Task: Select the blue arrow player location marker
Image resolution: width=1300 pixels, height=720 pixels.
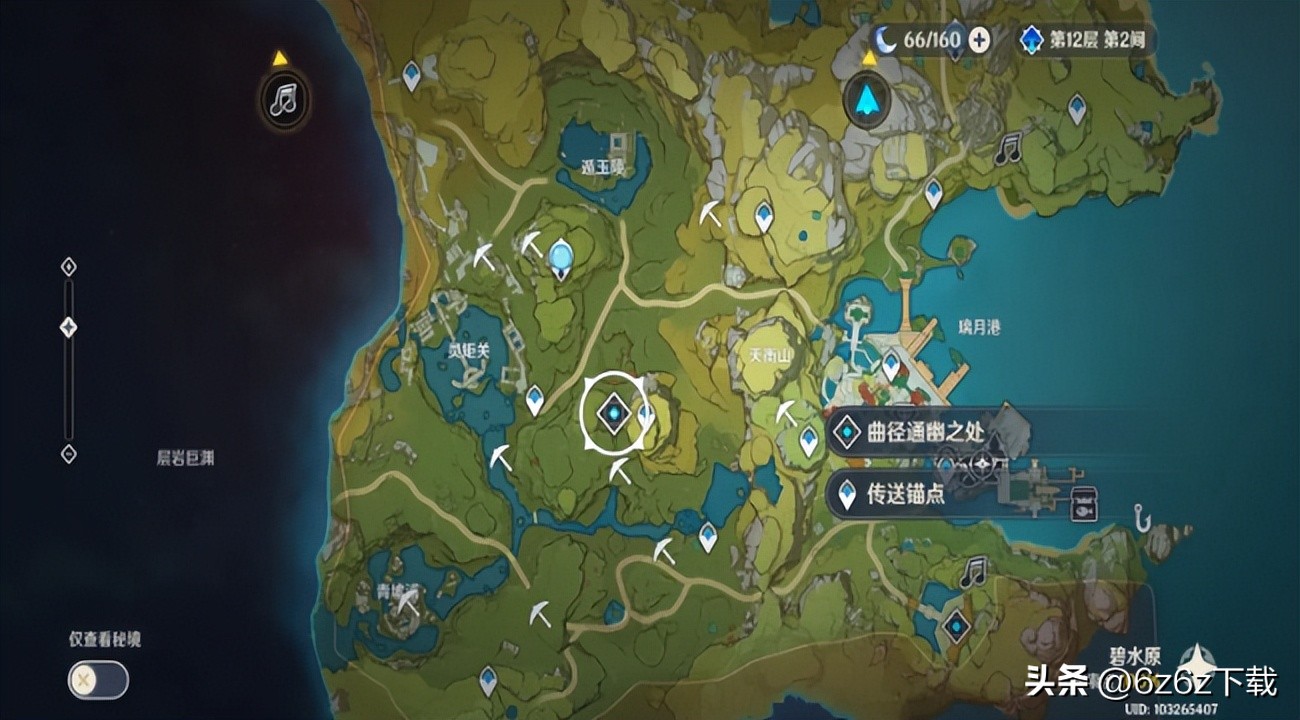Action: [x=868, y=99]
